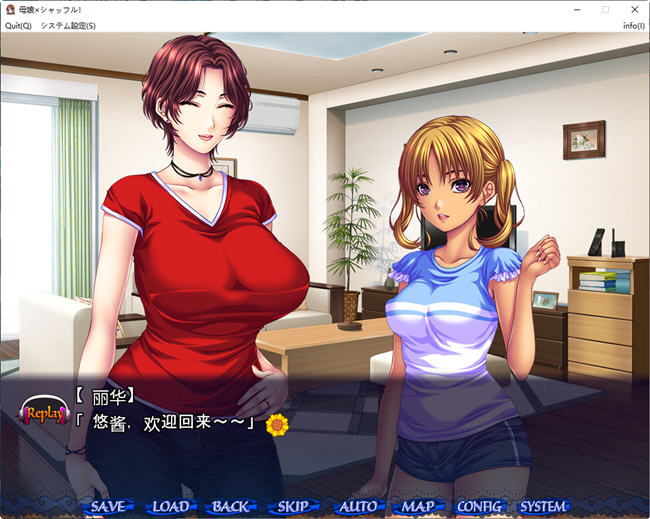Activate SKIP mode
The height and width of the screenshot is (519, 650).
tap(293, 506)
